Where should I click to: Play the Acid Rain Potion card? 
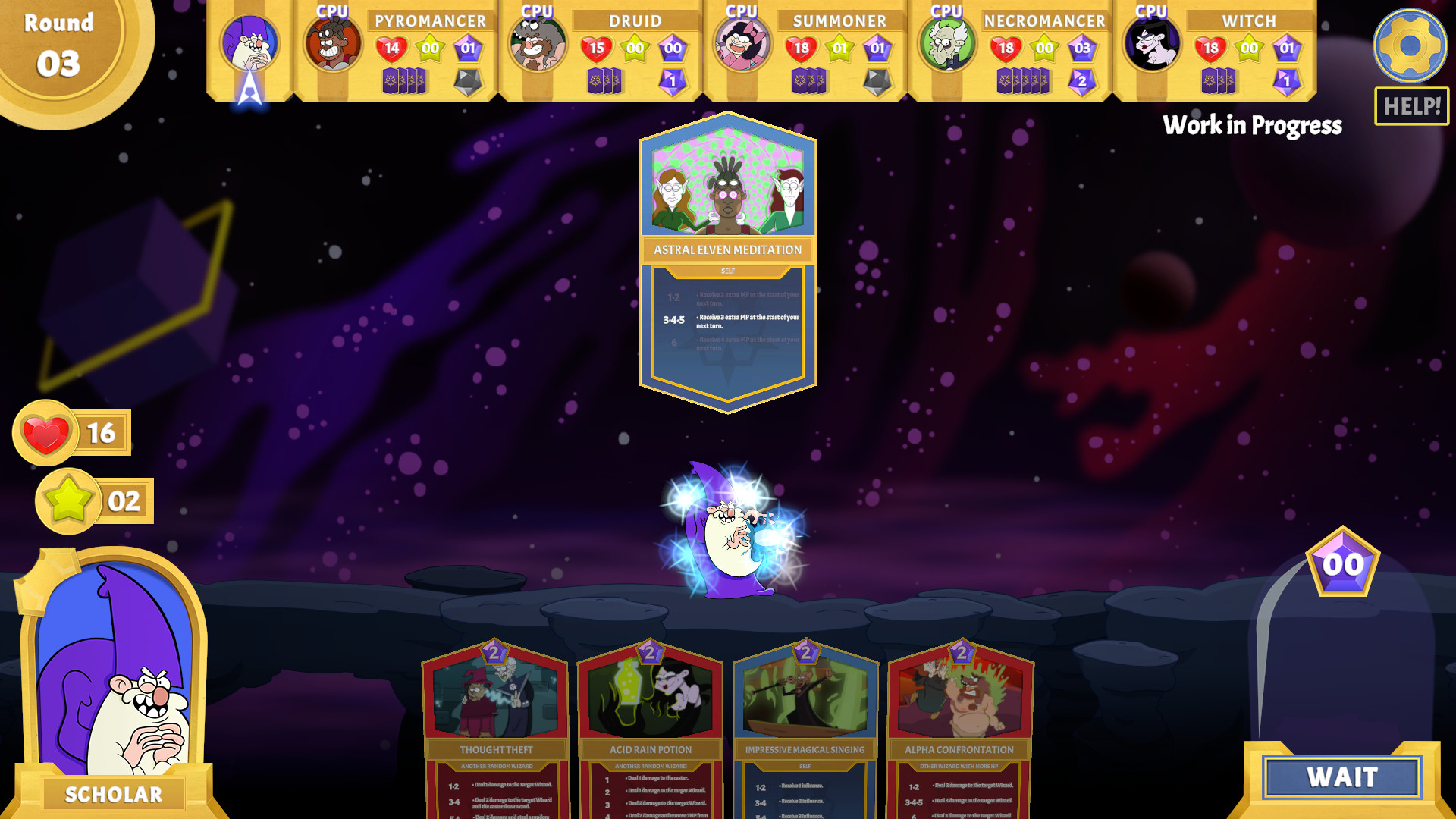coord(651,728)
